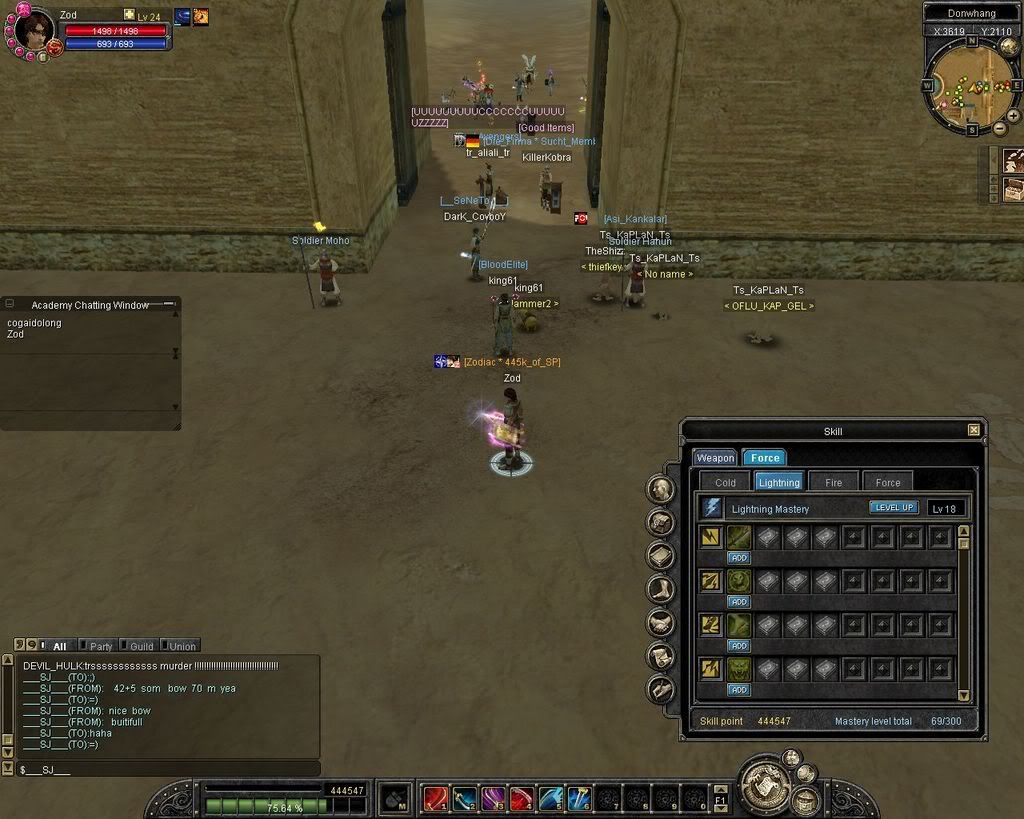The height and width of the screenshot is (819, 1024).
Task: Open the handshake side button
Action: 660,623
